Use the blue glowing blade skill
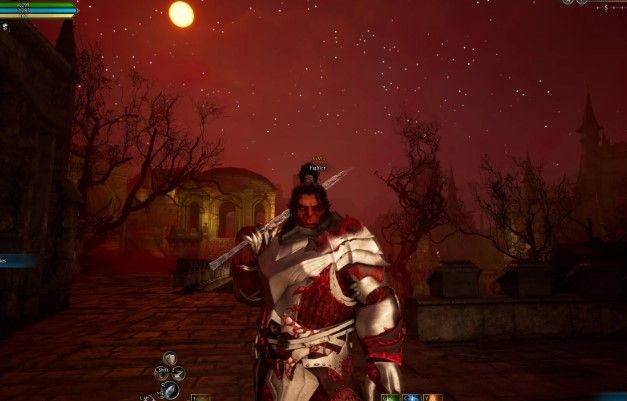627x401 pixels. (x=170, y=390)
